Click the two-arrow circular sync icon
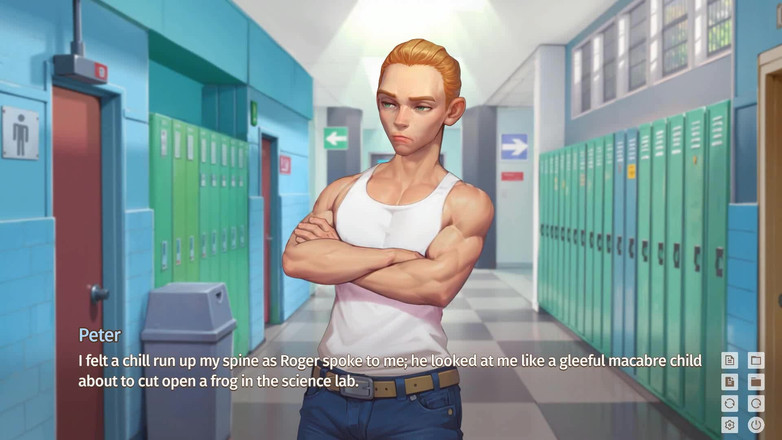Screen dimensions: 782x440 pos(730,404)
